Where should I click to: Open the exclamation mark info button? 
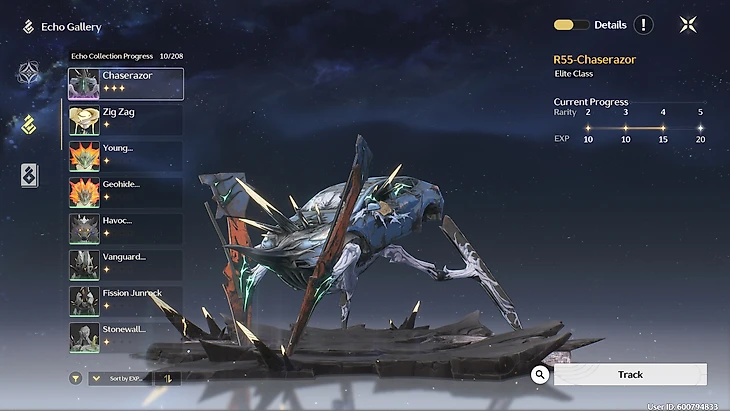[x=643, y=24]
